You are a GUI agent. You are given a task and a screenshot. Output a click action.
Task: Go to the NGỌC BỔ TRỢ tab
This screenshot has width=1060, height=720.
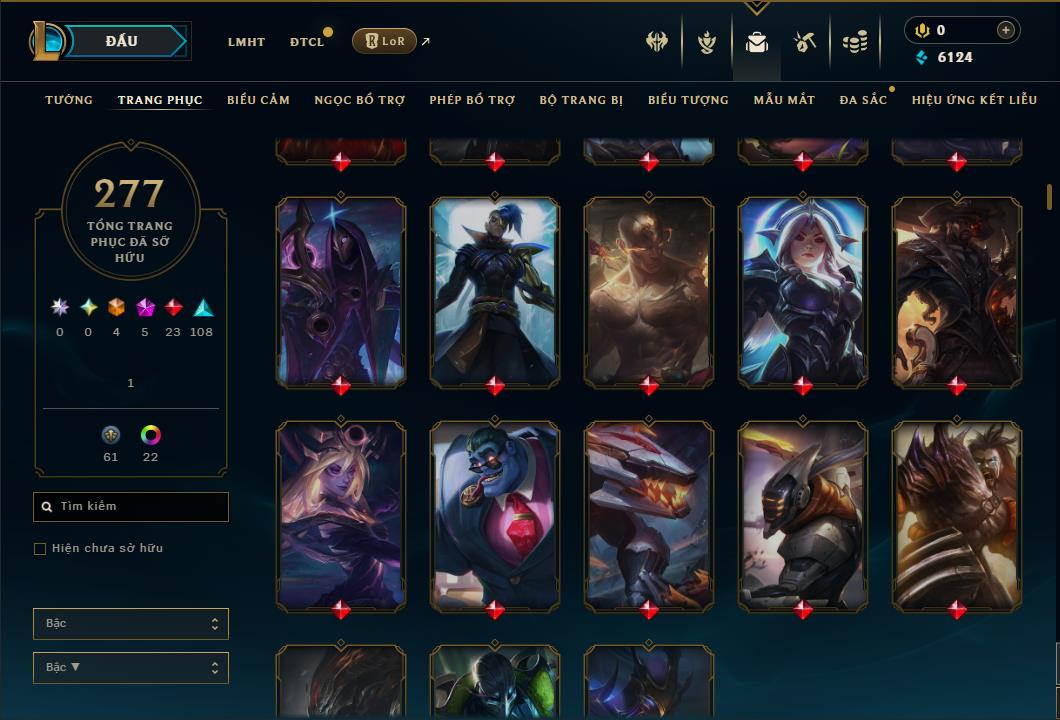pos(359,100)
